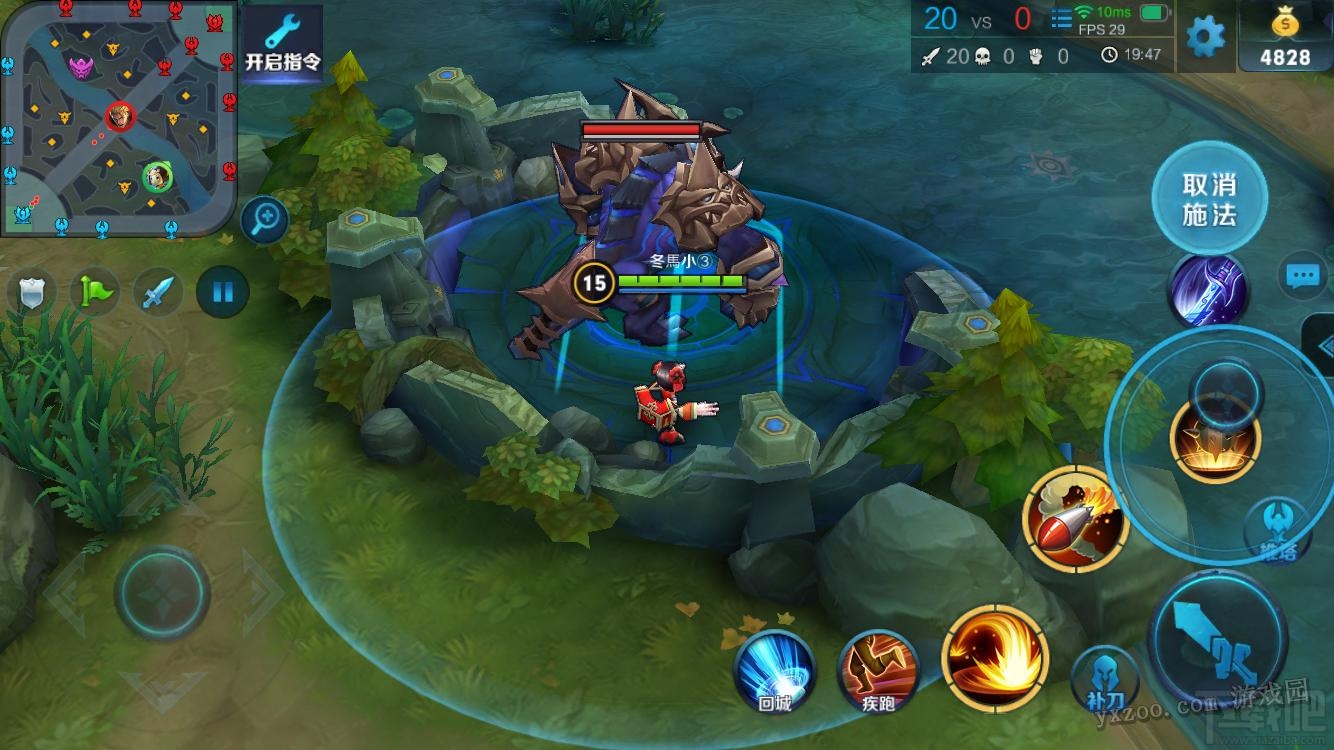The height and width of the screenshot is (750, 1334).
Task: Activate the fire wave ability
Action: tap(994, 658)
